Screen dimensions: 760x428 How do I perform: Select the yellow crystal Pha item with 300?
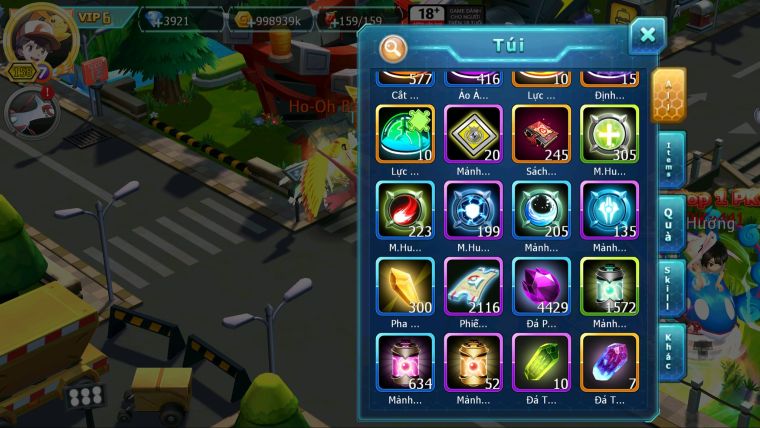pyautogui.click(x=405, y=286)
